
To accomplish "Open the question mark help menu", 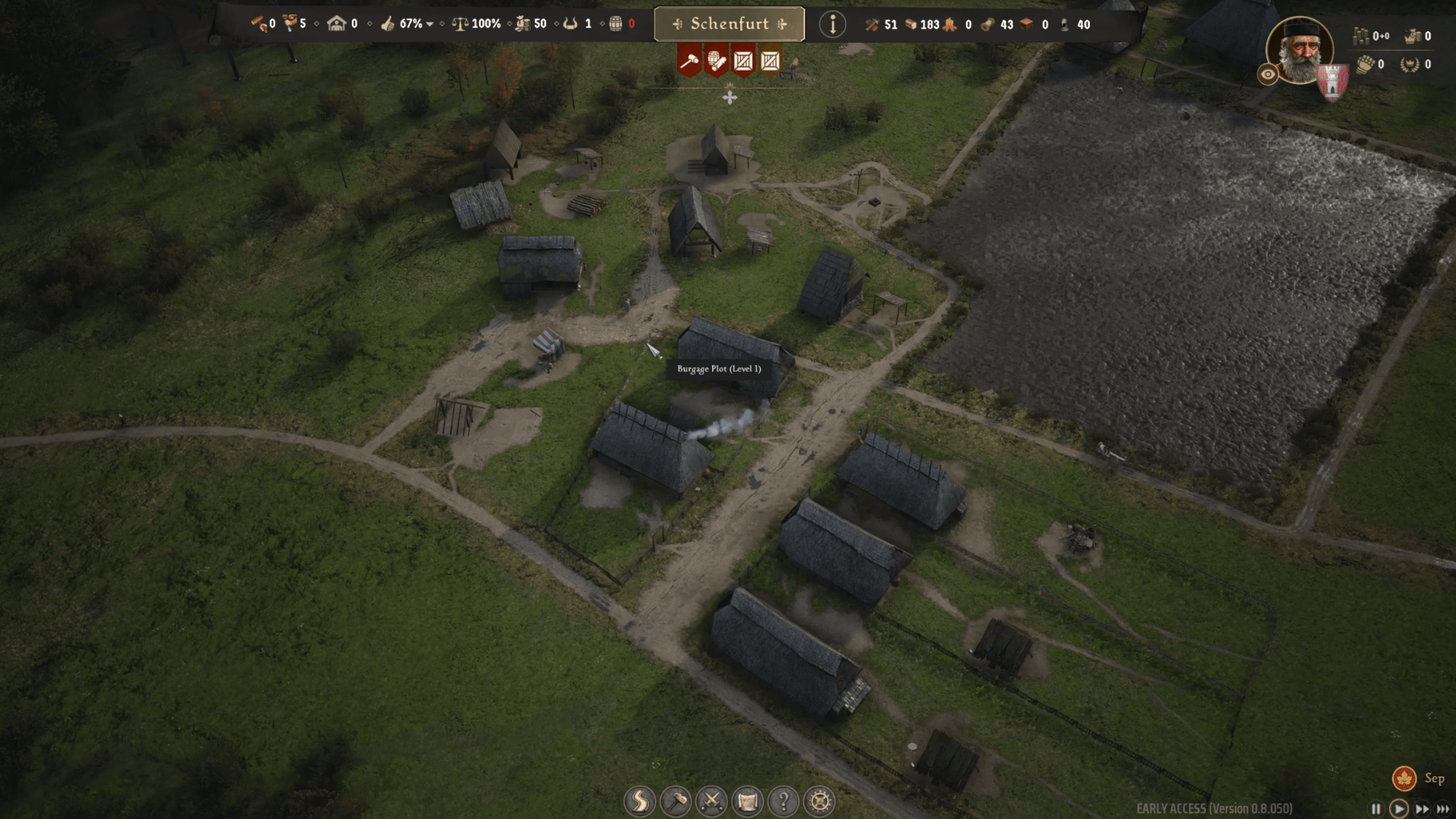I will coord(783,801).
